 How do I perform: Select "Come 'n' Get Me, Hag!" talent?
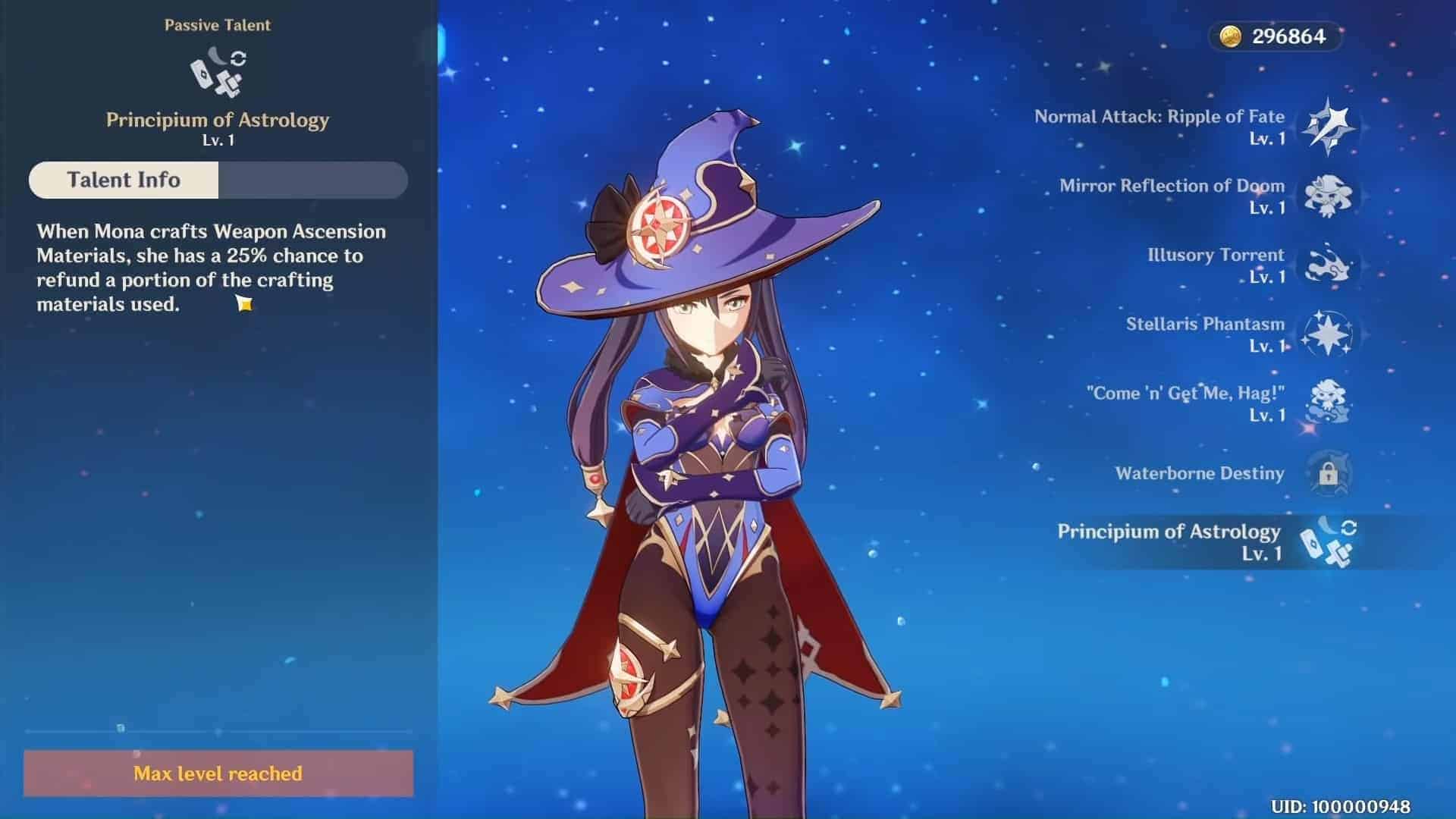(1326, 403)
